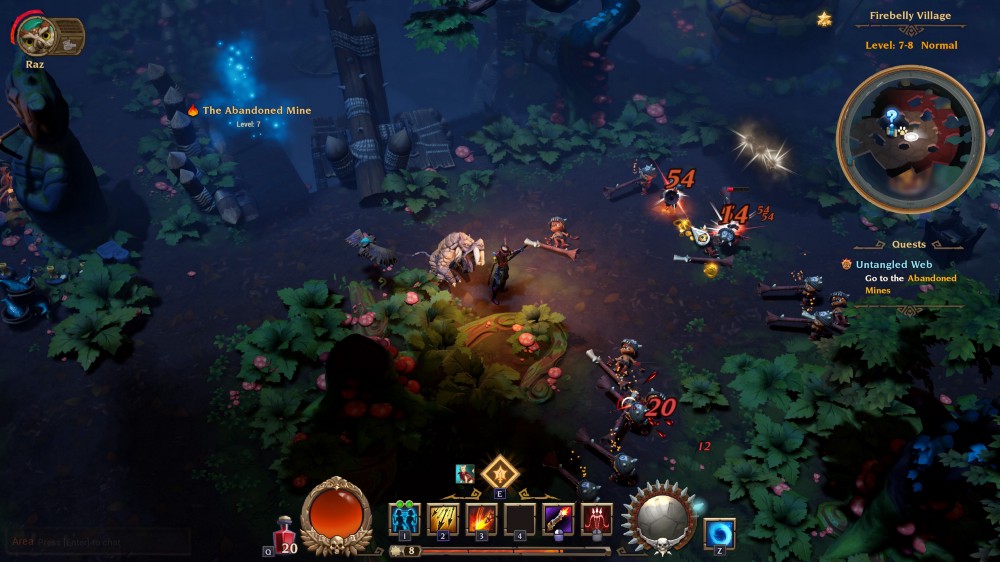Activate the blue twin-figures skill in slot 1
This screenshot has width=1000, height=562.
[404, 519]
